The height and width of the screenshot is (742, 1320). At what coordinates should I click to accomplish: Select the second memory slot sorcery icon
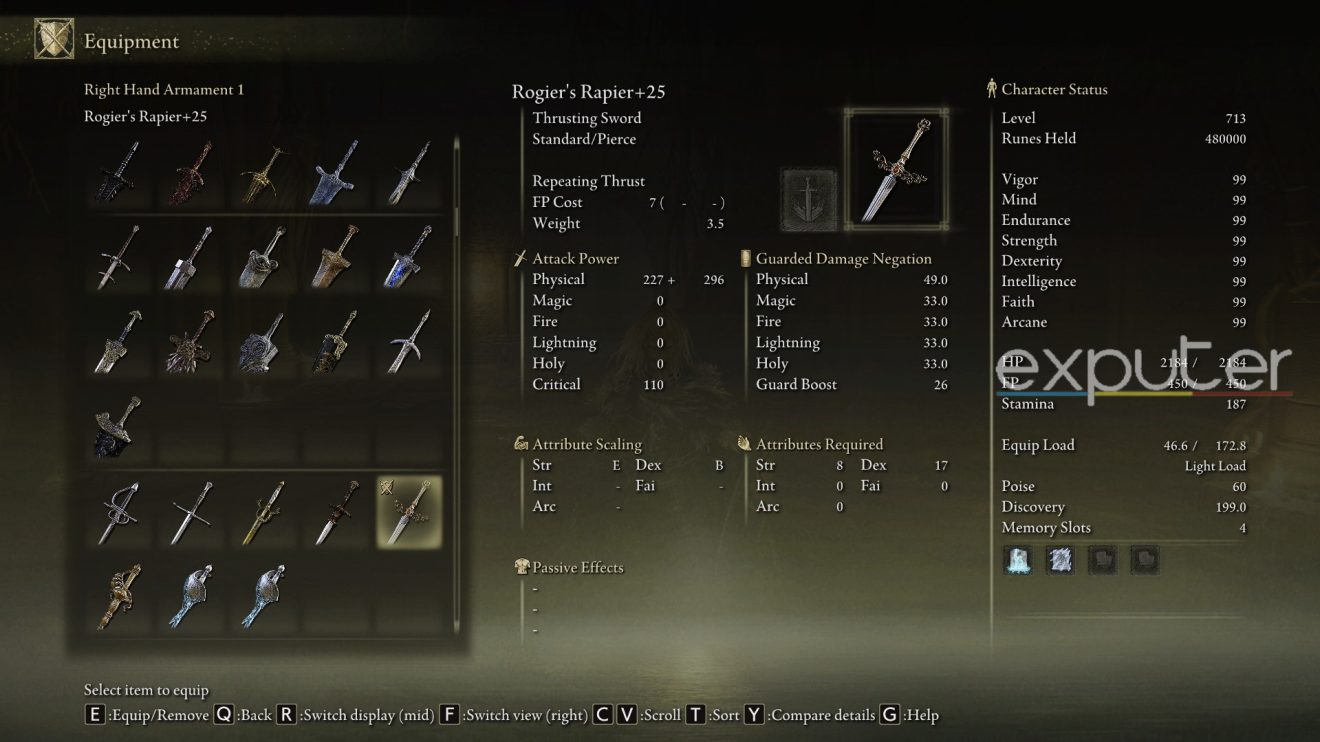[x=1059, y=560]
